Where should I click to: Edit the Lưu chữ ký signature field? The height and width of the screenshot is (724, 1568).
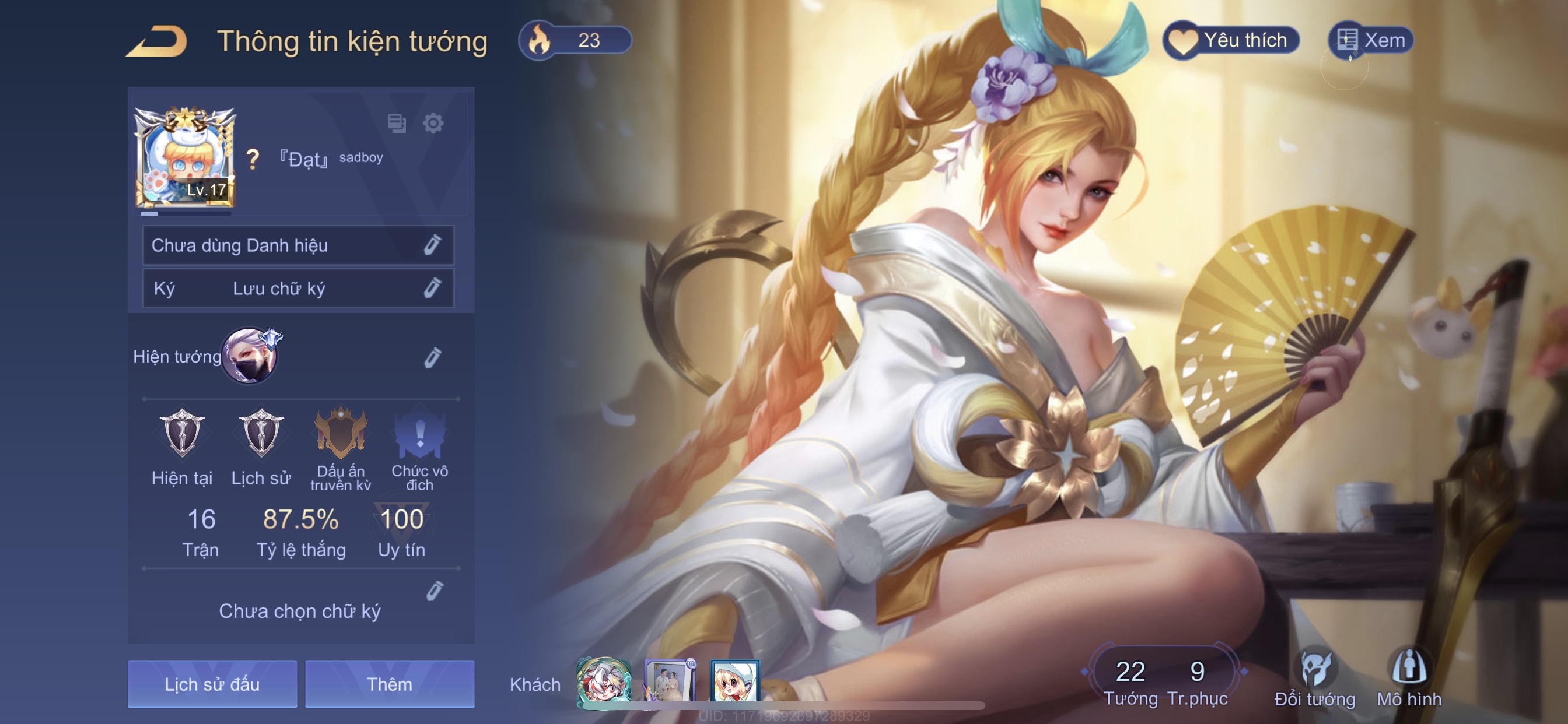[x=432, y=288]
